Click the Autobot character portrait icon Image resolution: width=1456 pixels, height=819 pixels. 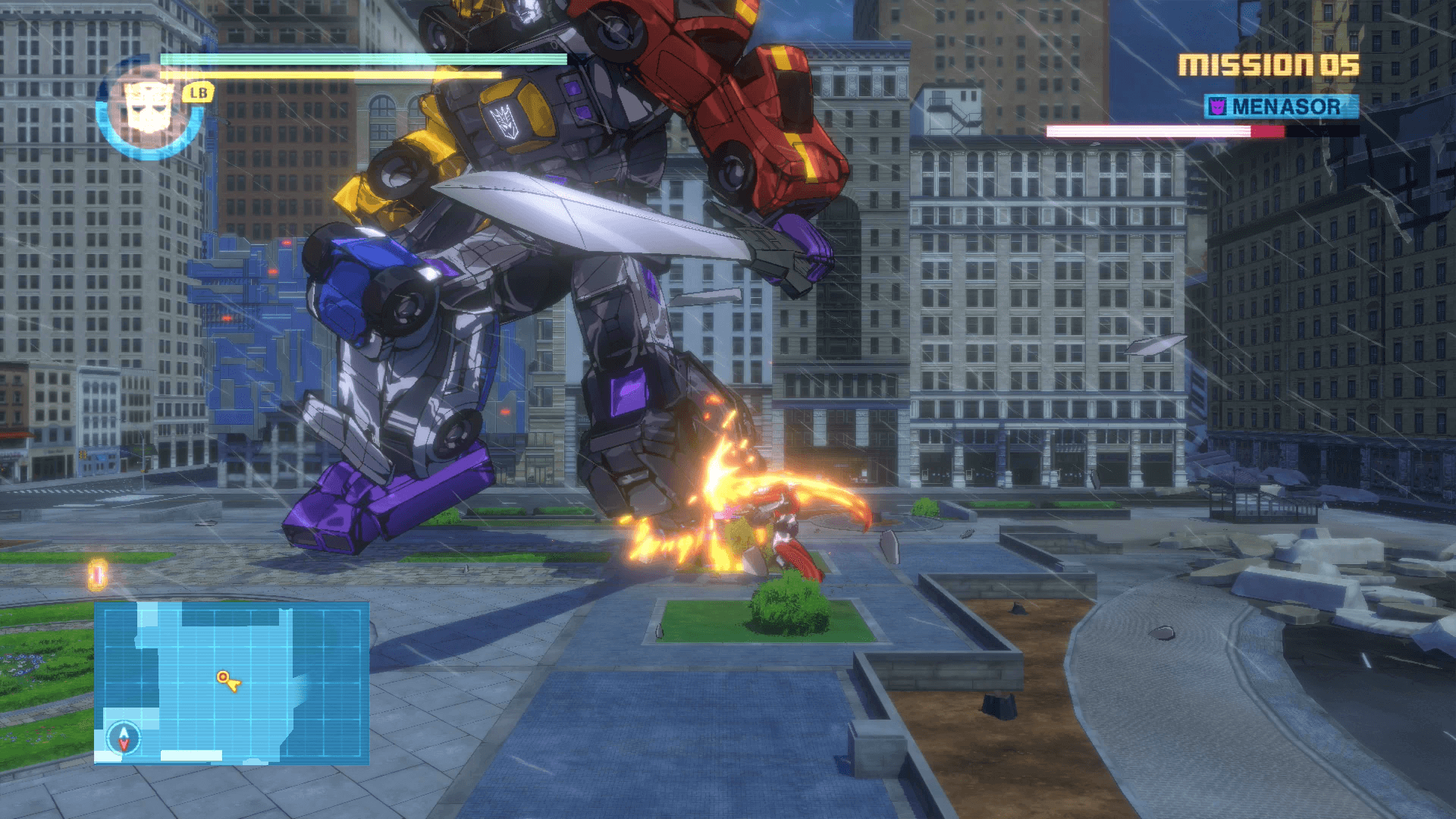149,106
